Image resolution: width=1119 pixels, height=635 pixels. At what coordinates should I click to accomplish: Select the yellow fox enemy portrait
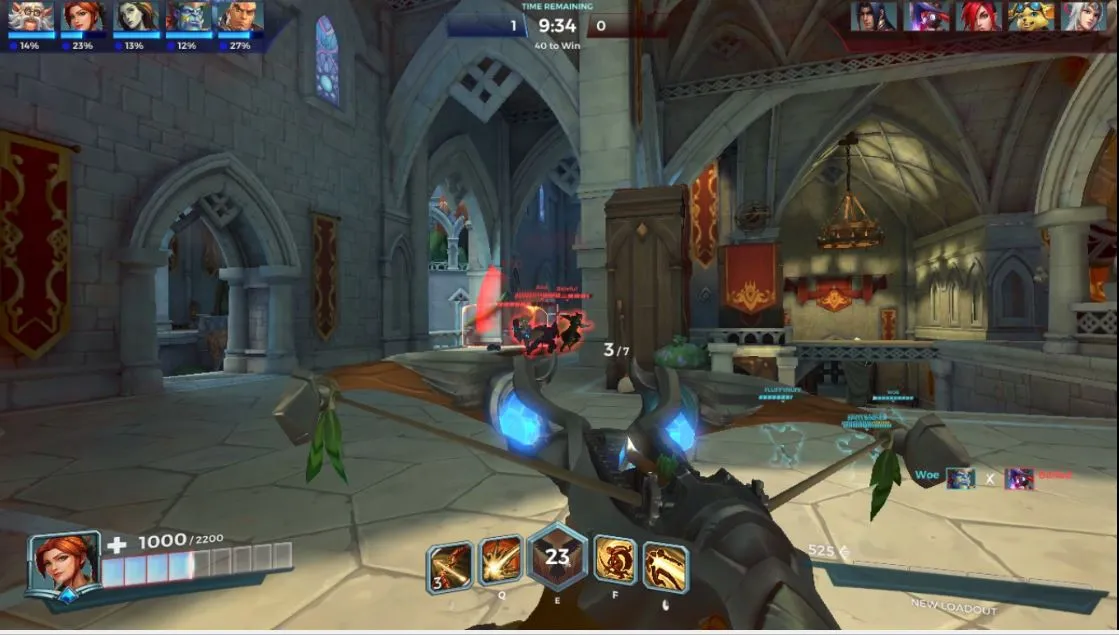(1030, 16)
